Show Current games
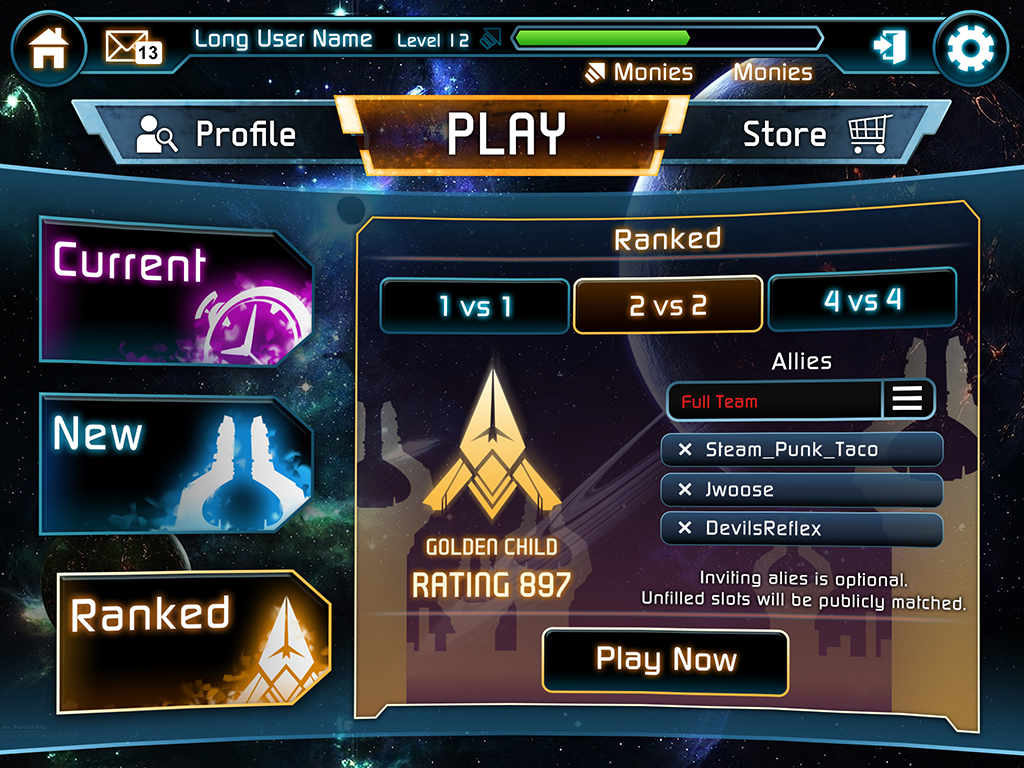The height and width of the screenshot is (768, 1024). 175,290
